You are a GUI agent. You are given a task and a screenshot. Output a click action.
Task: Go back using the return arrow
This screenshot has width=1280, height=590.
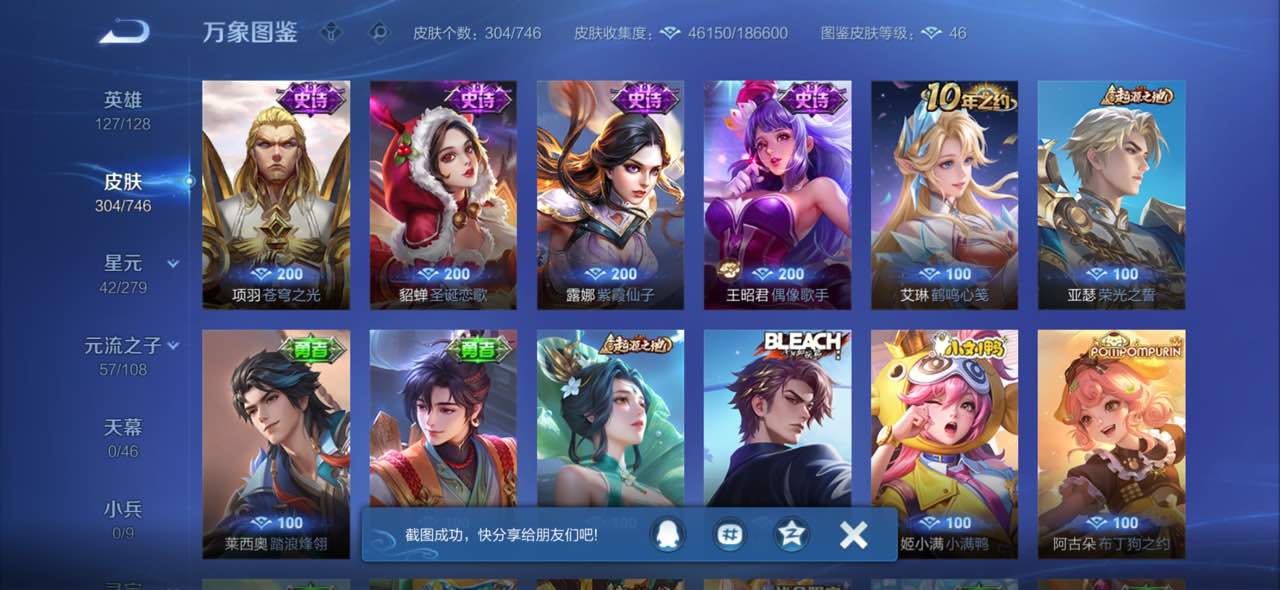pyautogui.click(x=124, y=32)
